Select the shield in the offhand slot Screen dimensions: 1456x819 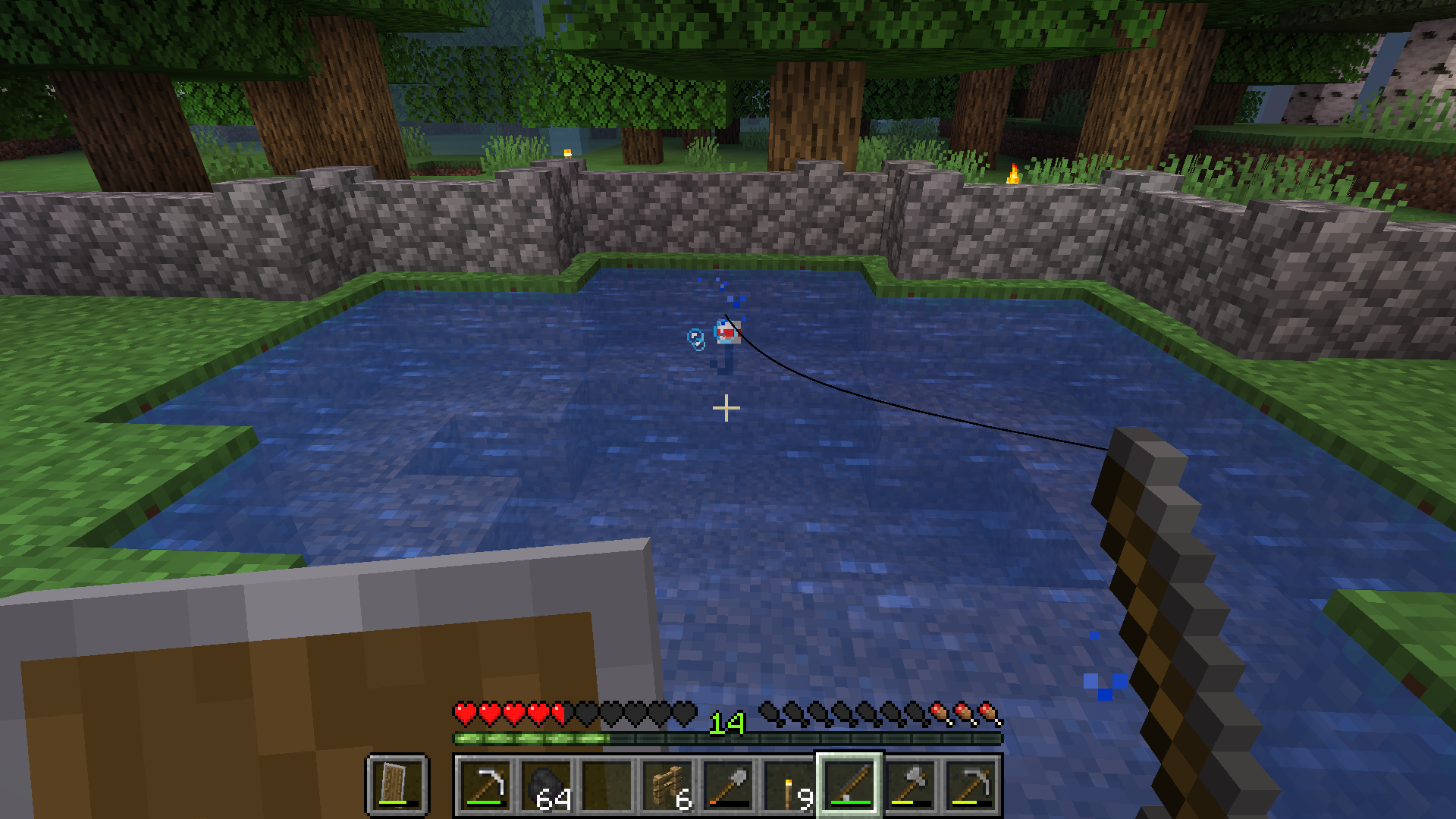pyautogui.click(x=397, y=785)
